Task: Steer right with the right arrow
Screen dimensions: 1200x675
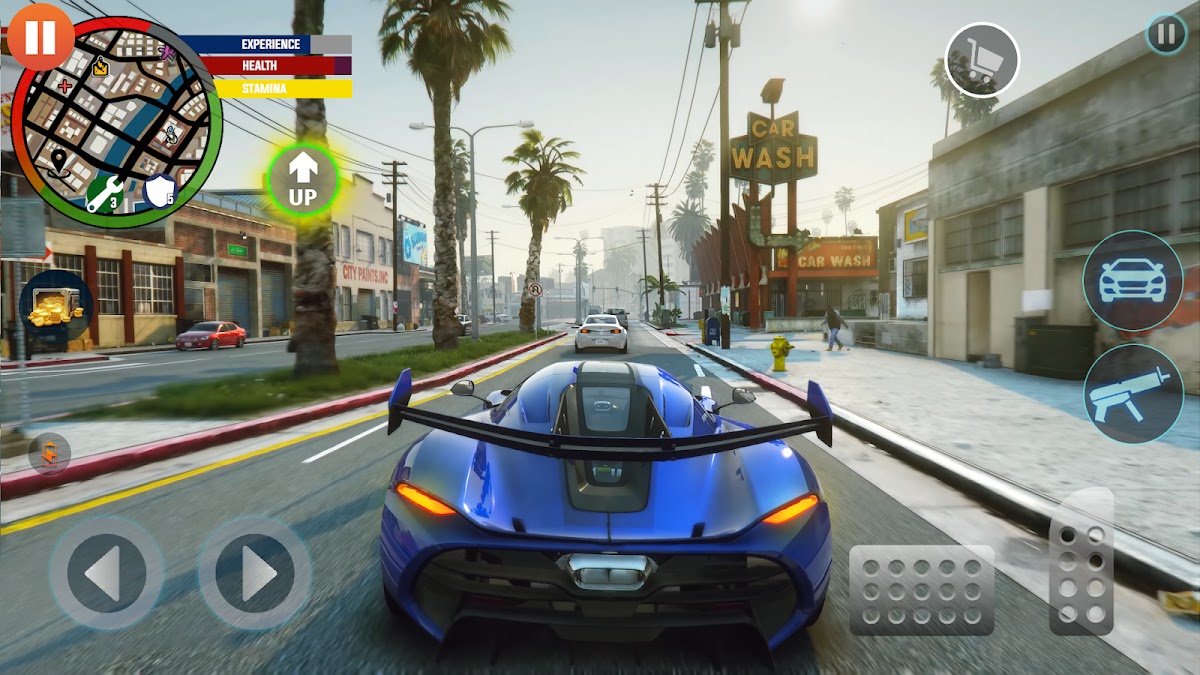Action: (255, 573)
